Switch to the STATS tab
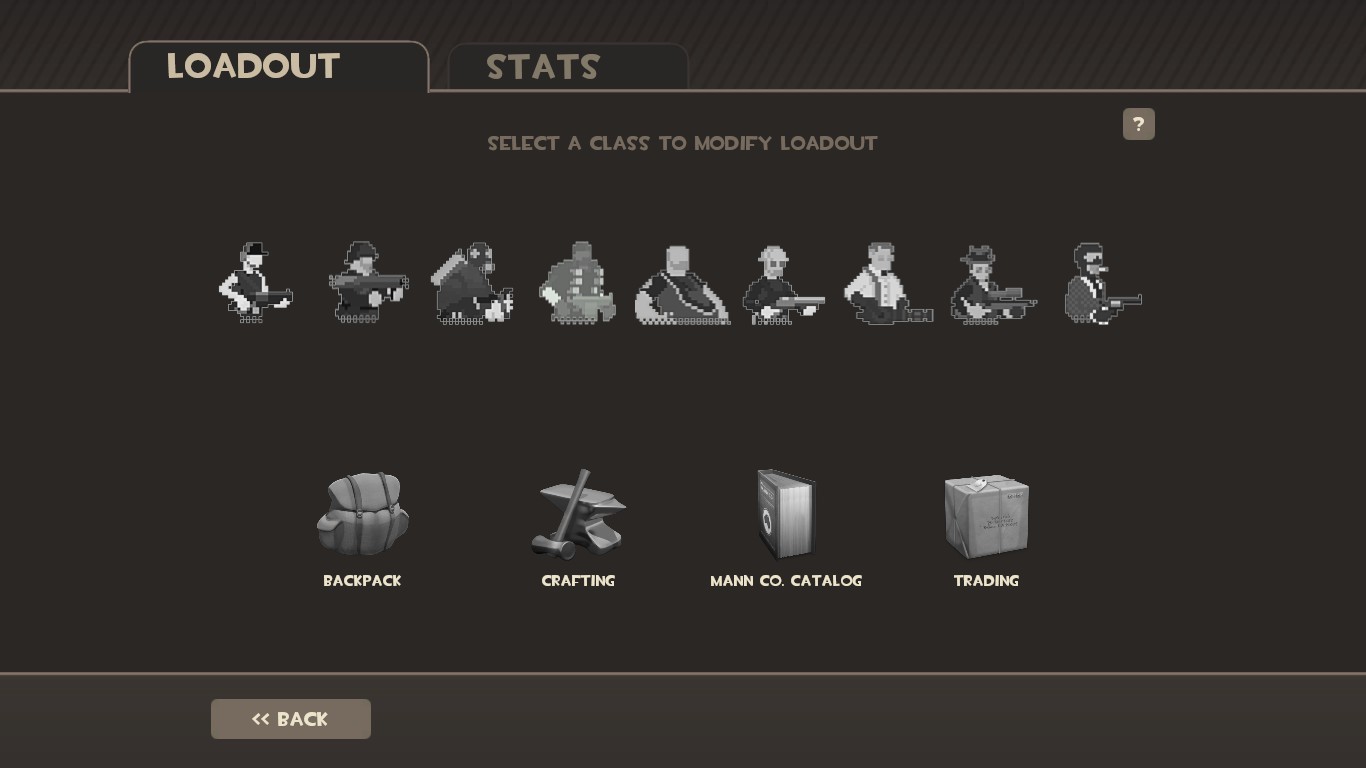Screen dimensions: 1366x768 pyautogui.click(x=543, y=67)
